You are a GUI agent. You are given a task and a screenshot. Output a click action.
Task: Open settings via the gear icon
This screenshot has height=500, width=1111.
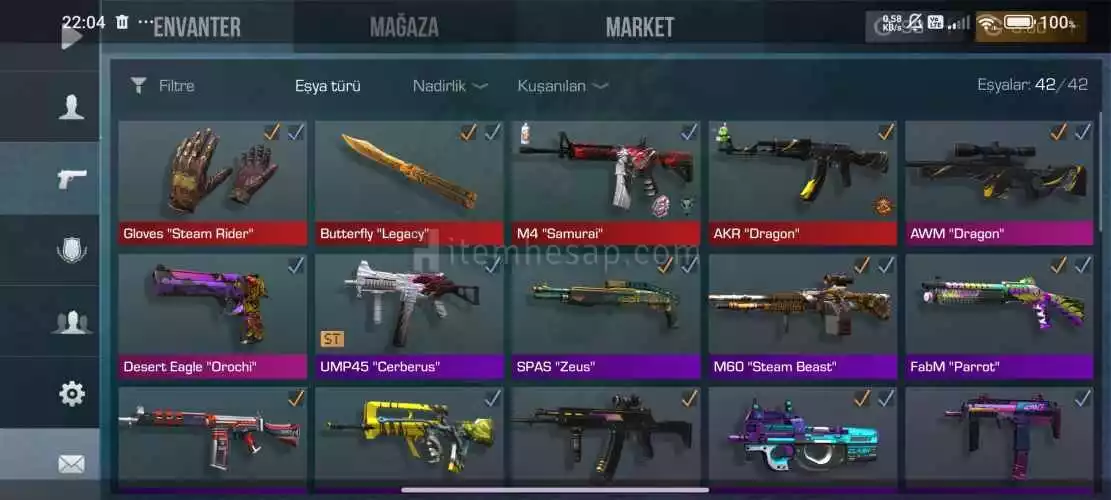tap(71, 393)
